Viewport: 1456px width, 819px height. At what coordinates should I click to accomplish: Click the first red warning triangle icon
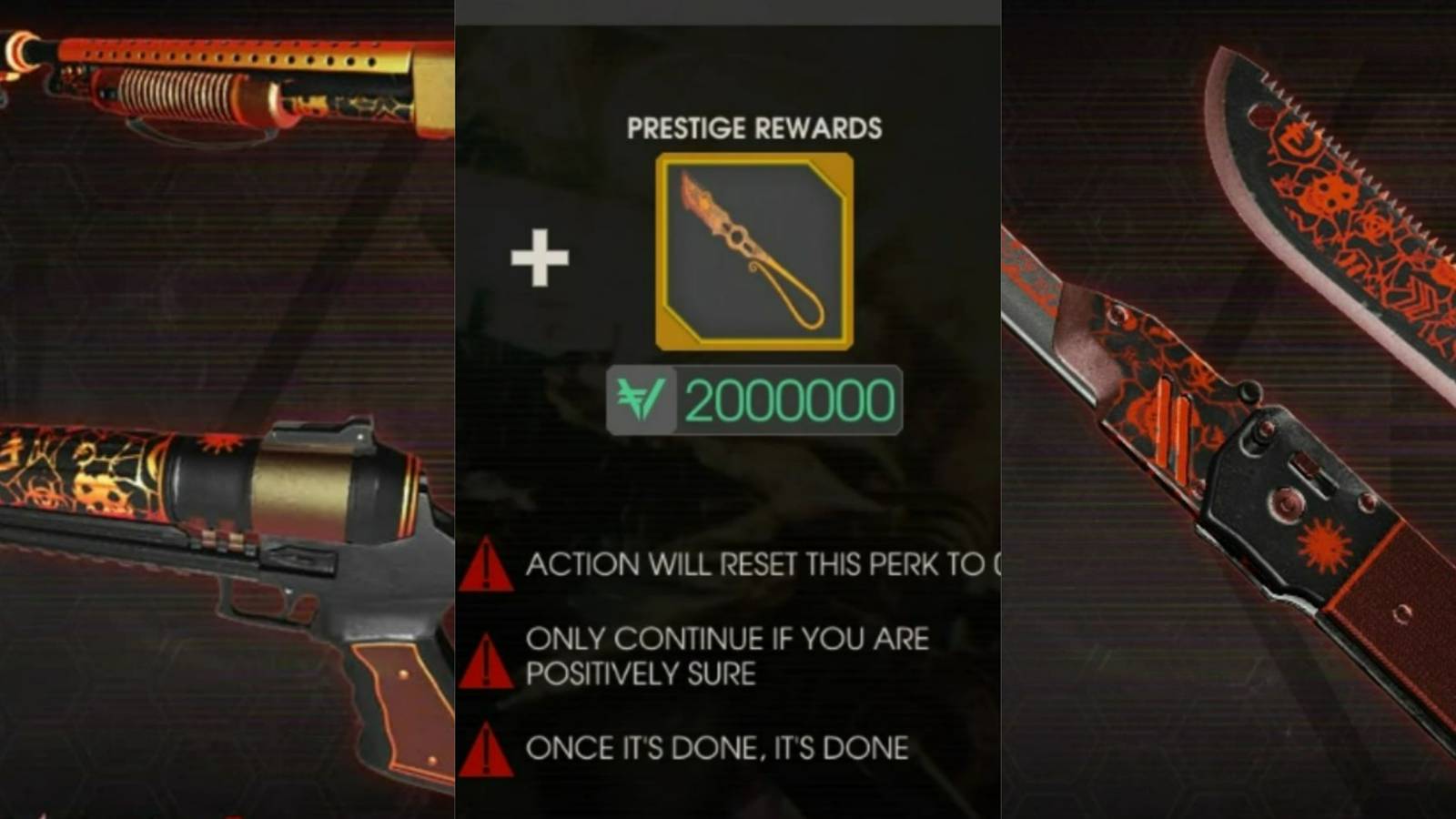pos(485,564)
